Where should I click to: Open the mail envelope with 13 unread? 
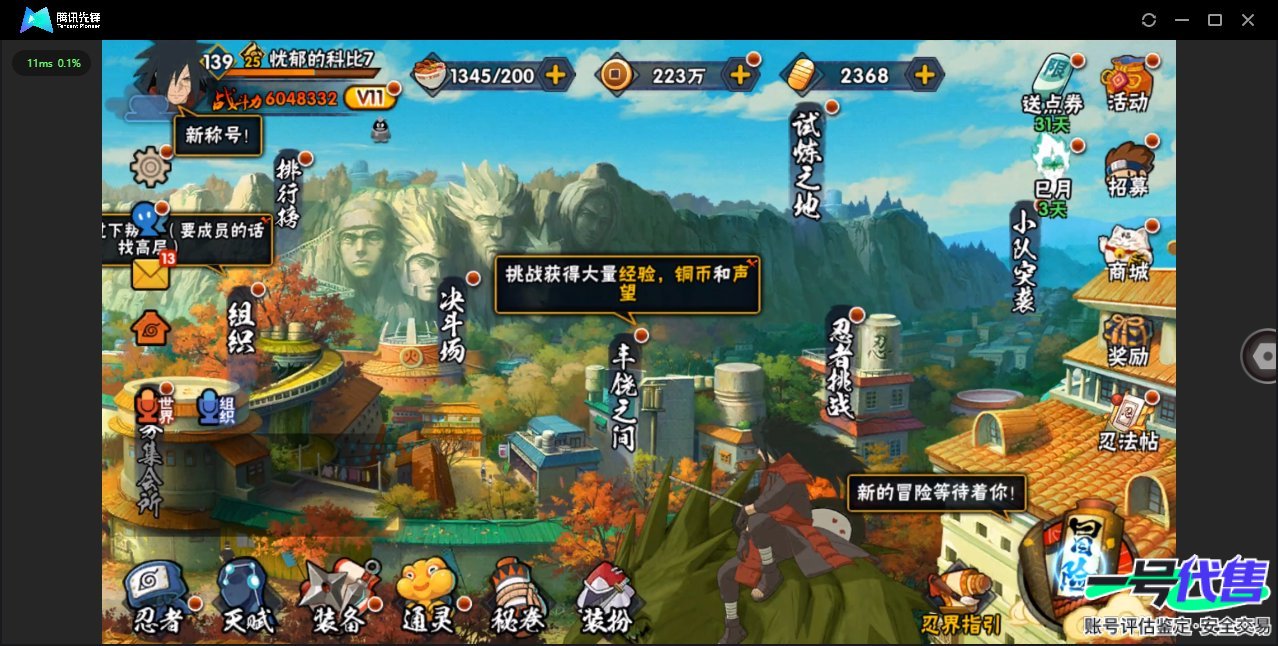pos(150,273)
